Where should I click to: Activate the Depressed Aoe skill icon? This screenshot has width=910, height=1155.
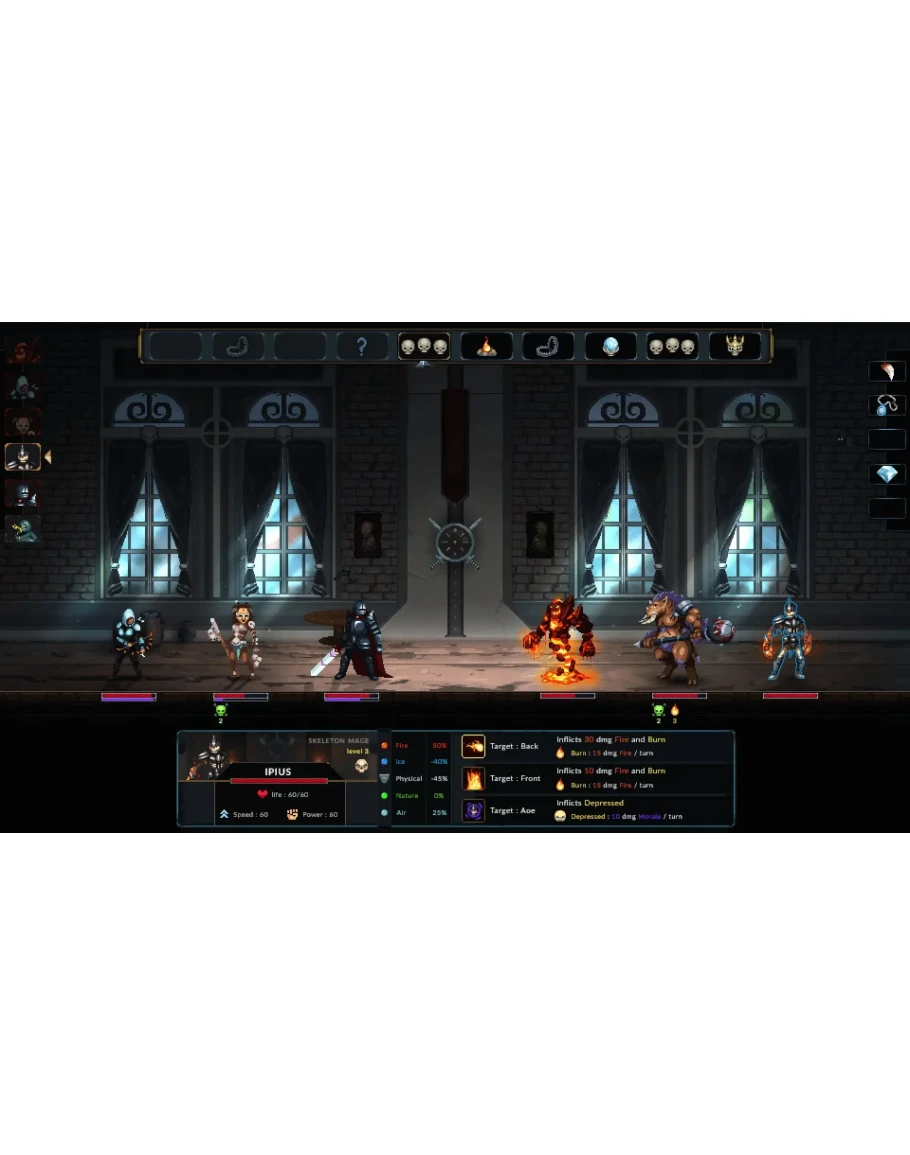pos(473,810)
